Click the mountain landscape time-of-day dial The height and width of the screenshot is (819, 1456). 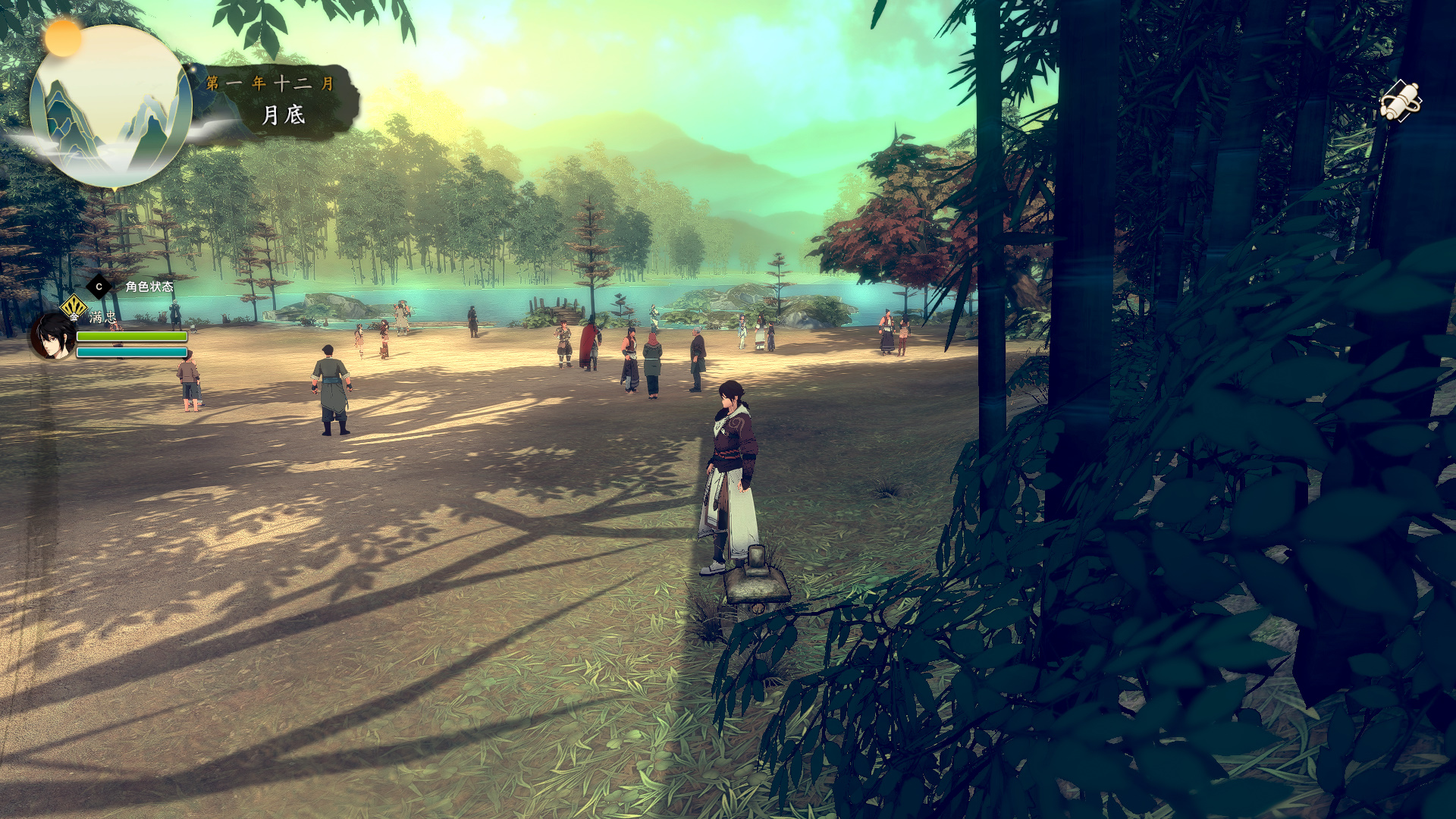(111, 108)
